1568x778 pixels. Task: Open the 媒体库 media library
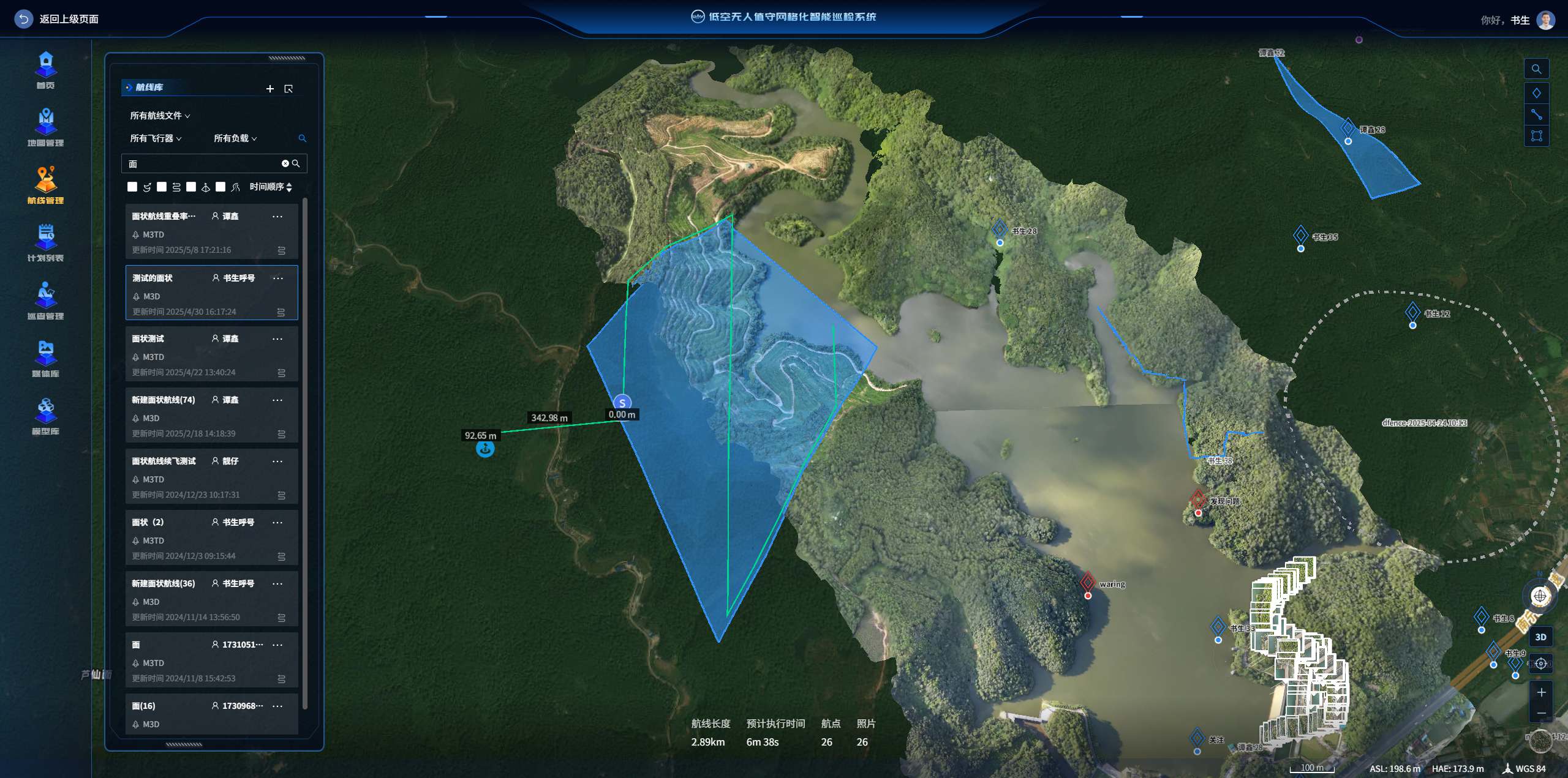(x=46, y=359)
